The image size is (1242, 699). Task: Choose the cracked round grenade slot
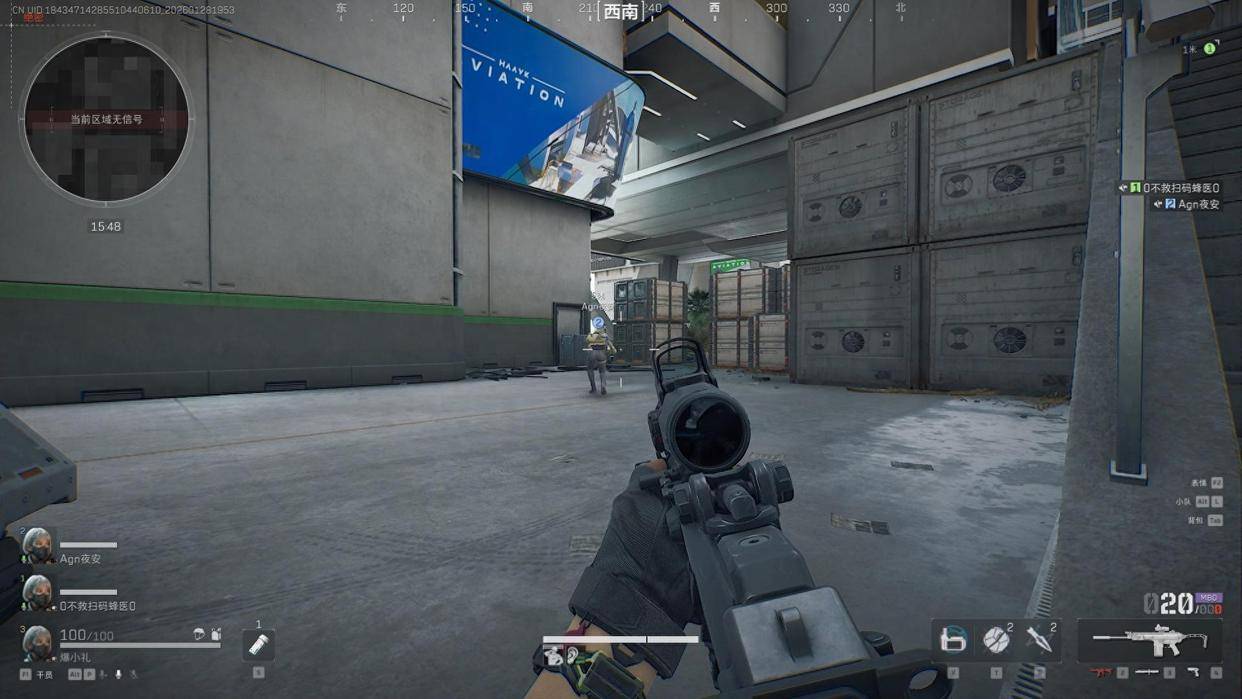pos(996,640)
